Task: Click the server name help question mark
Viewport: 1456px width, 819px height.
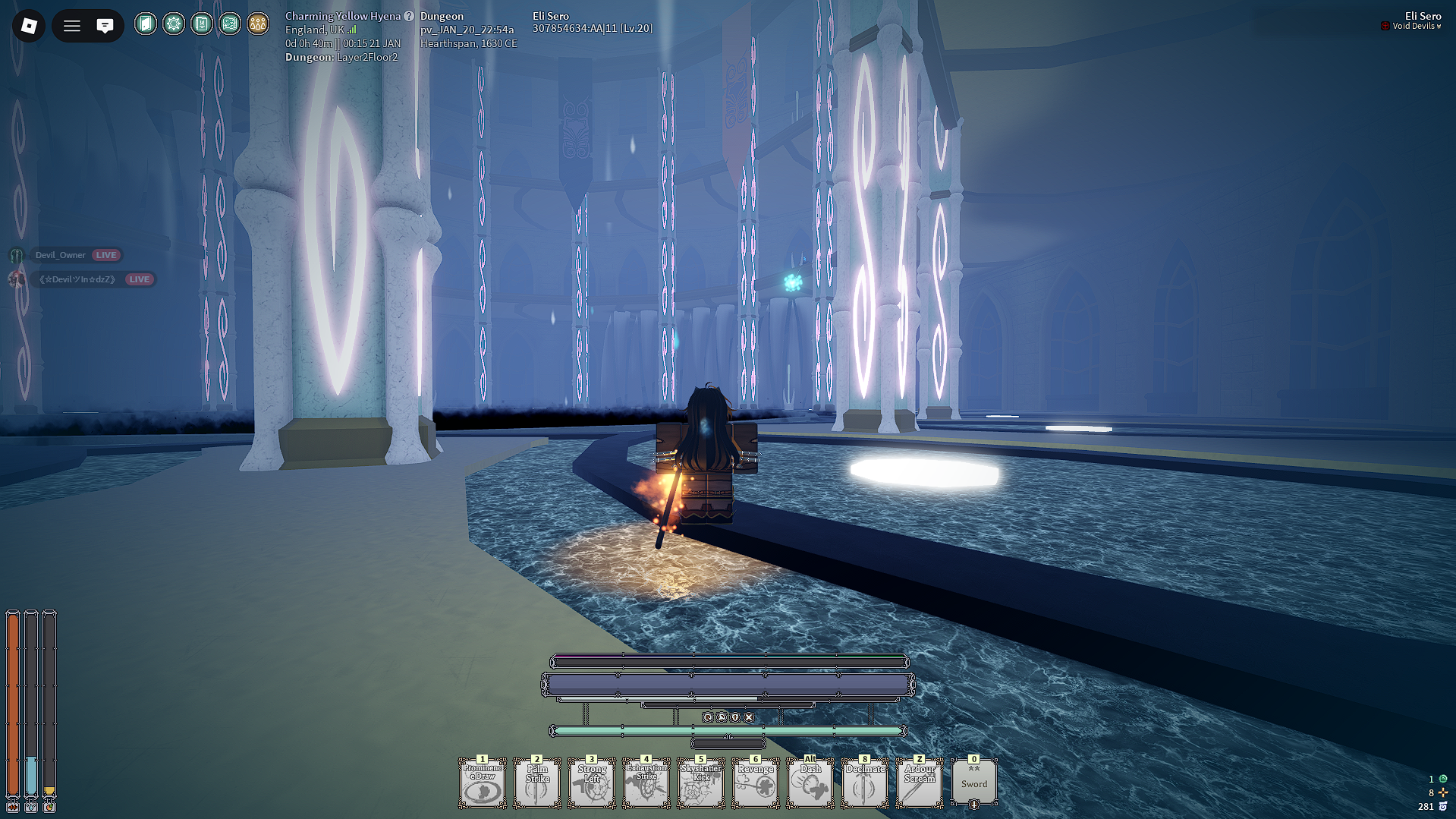Action: coord(409,16)
